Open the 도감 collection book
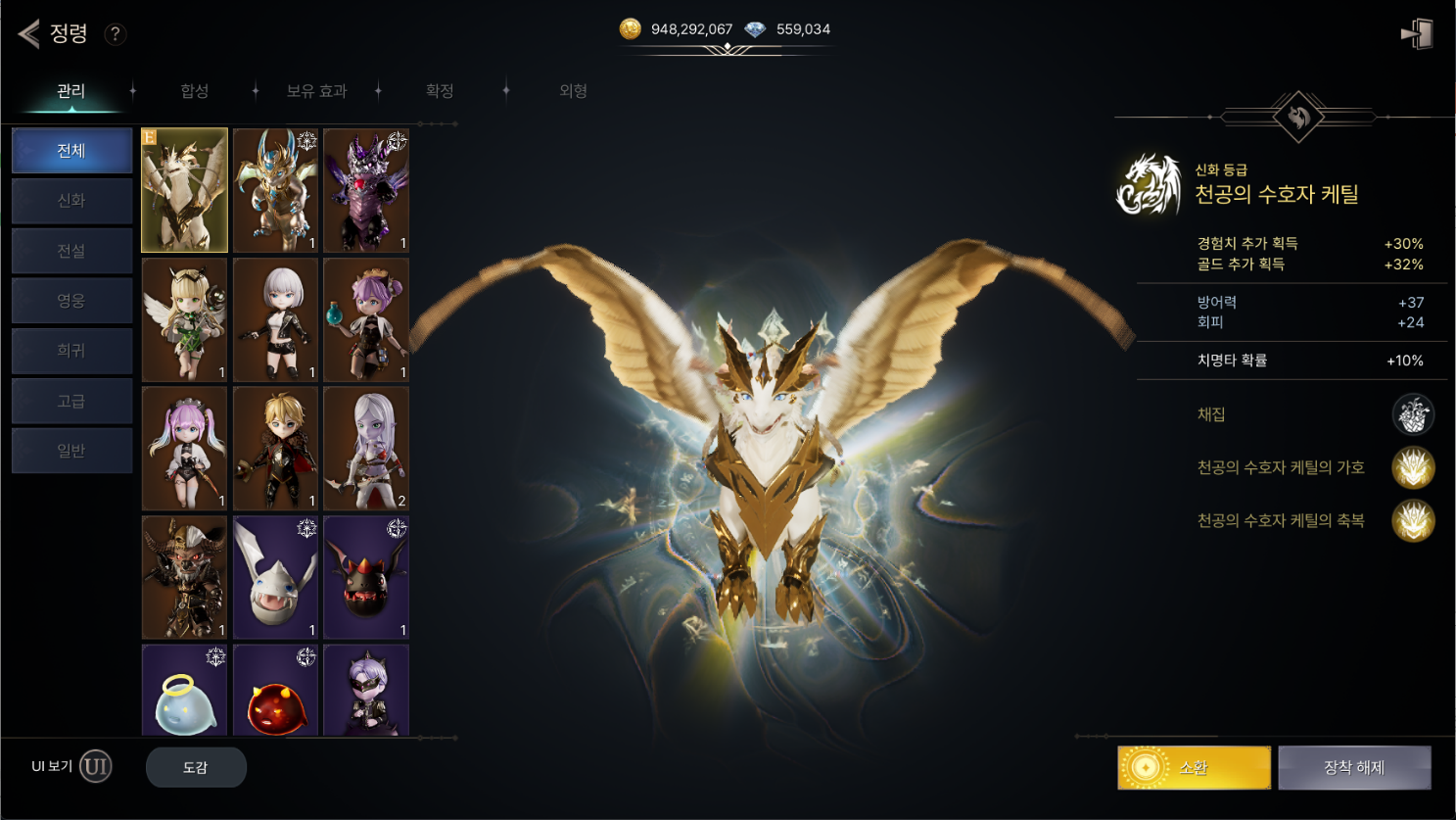The height and width of the screenshot is (820, 1456). point(196,767)
